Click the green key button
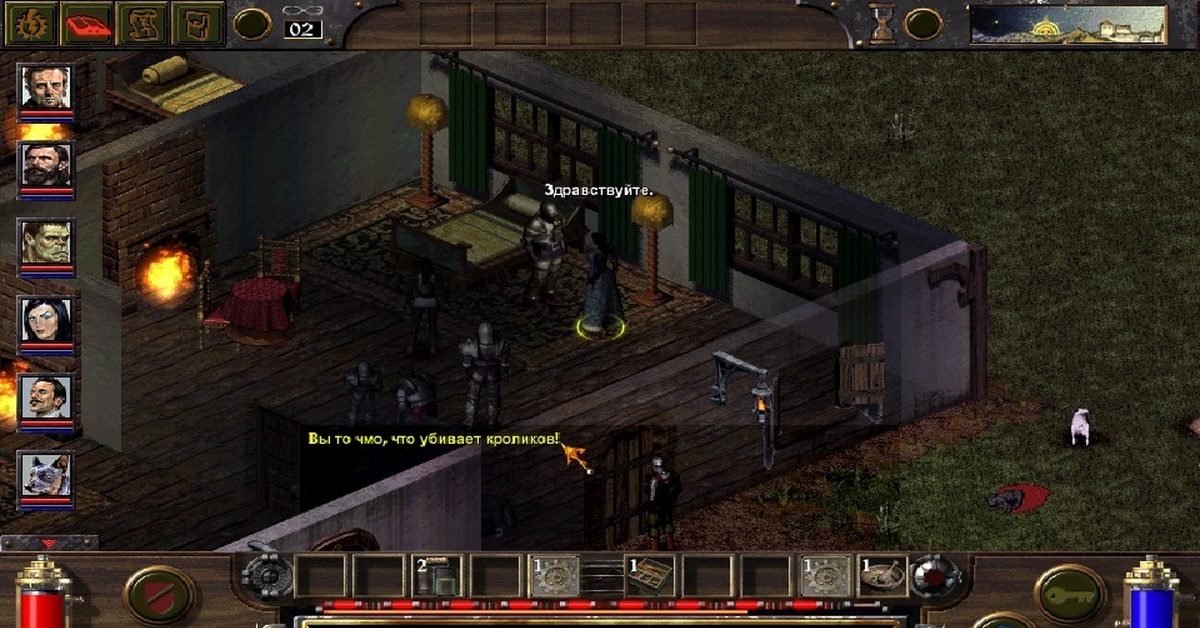 pyautogui.click(x=1069, y=594)
